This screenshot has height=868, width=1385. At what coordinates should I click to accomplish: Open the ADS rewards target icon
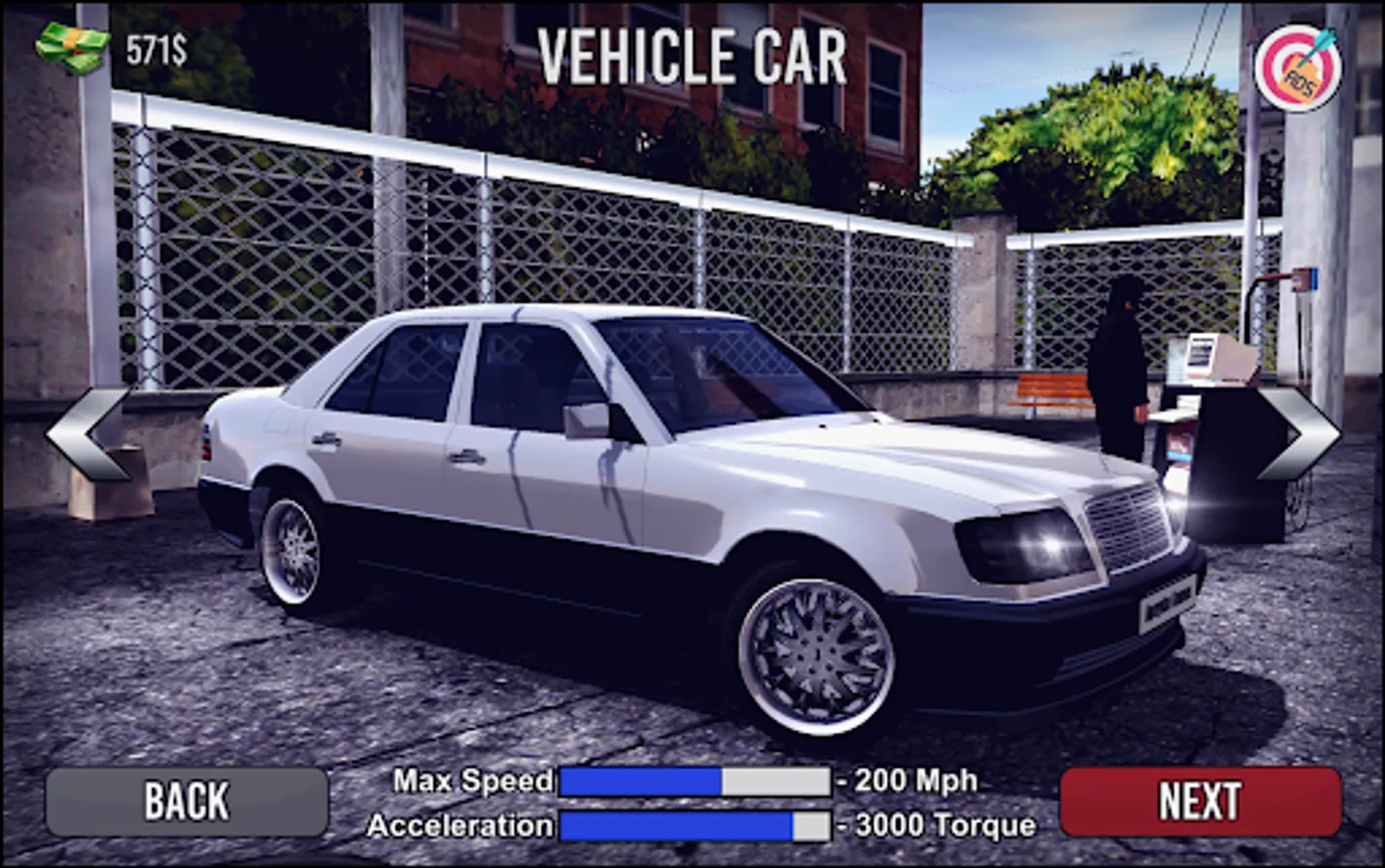click(1300, 66)
